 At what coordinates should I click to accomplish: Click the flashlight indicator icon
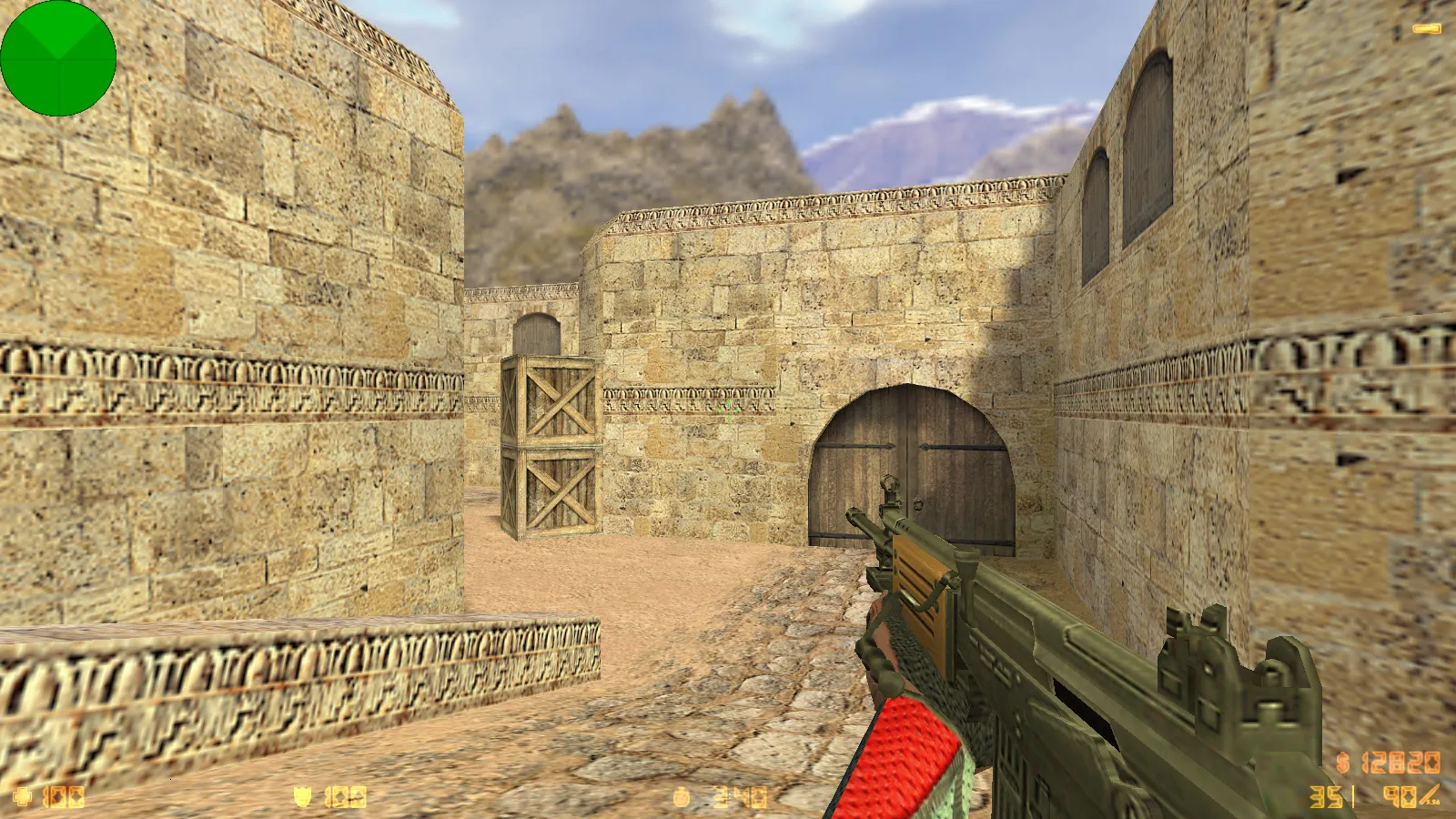[x=1426, y=29]
